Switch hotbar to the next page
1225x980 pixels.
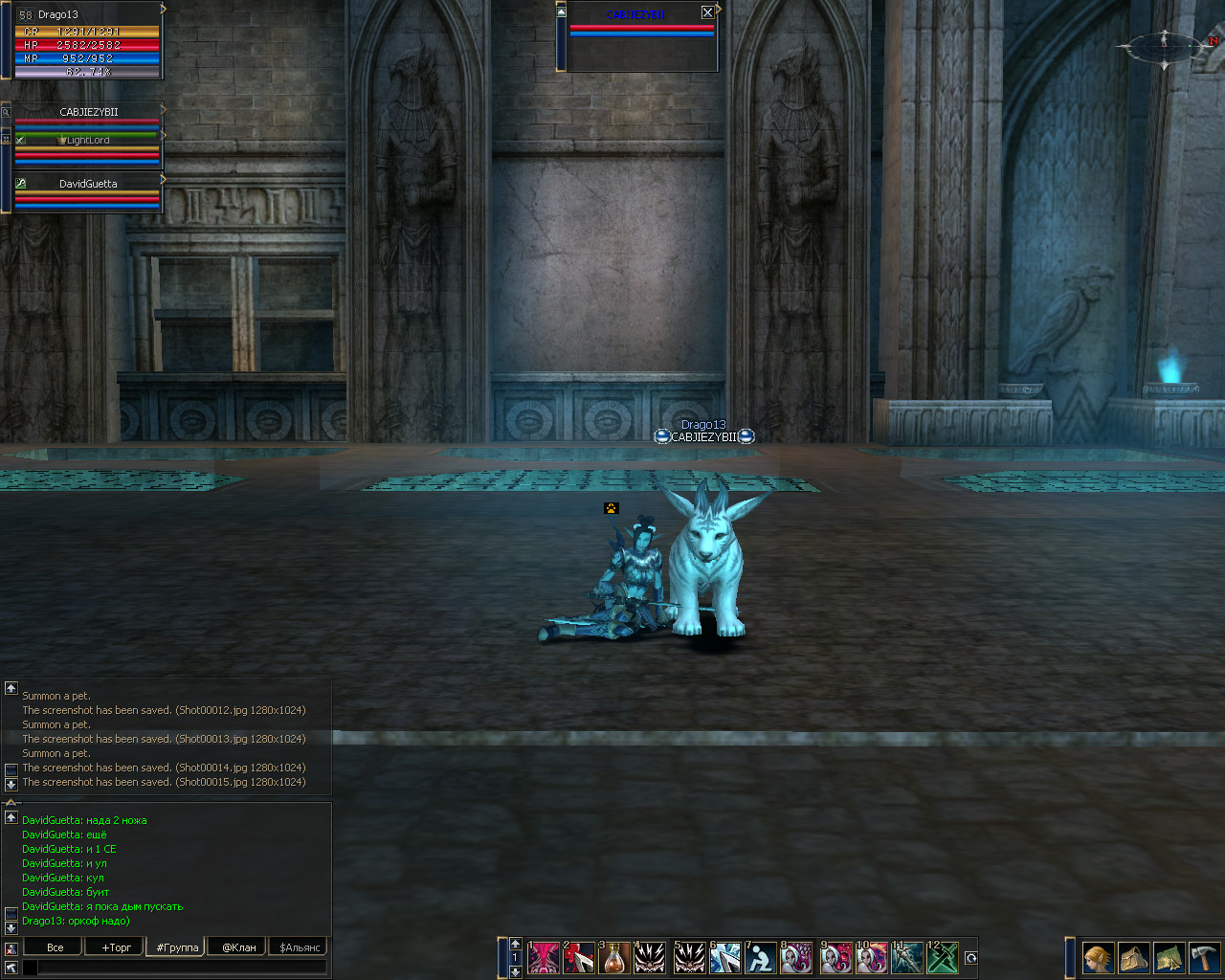click(x=515, y=971)
